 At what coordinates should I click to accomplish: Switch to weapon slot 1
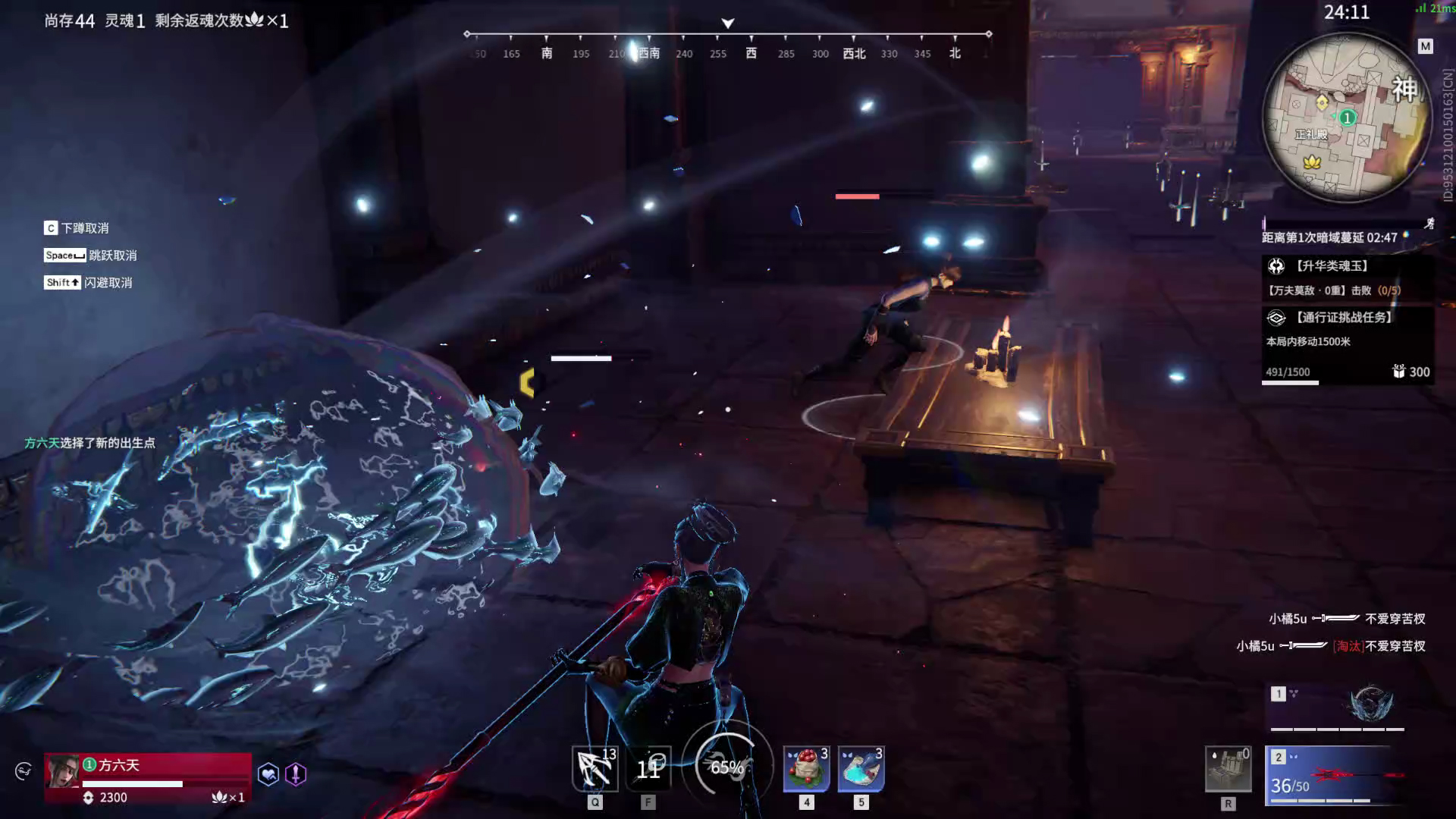1336,706
